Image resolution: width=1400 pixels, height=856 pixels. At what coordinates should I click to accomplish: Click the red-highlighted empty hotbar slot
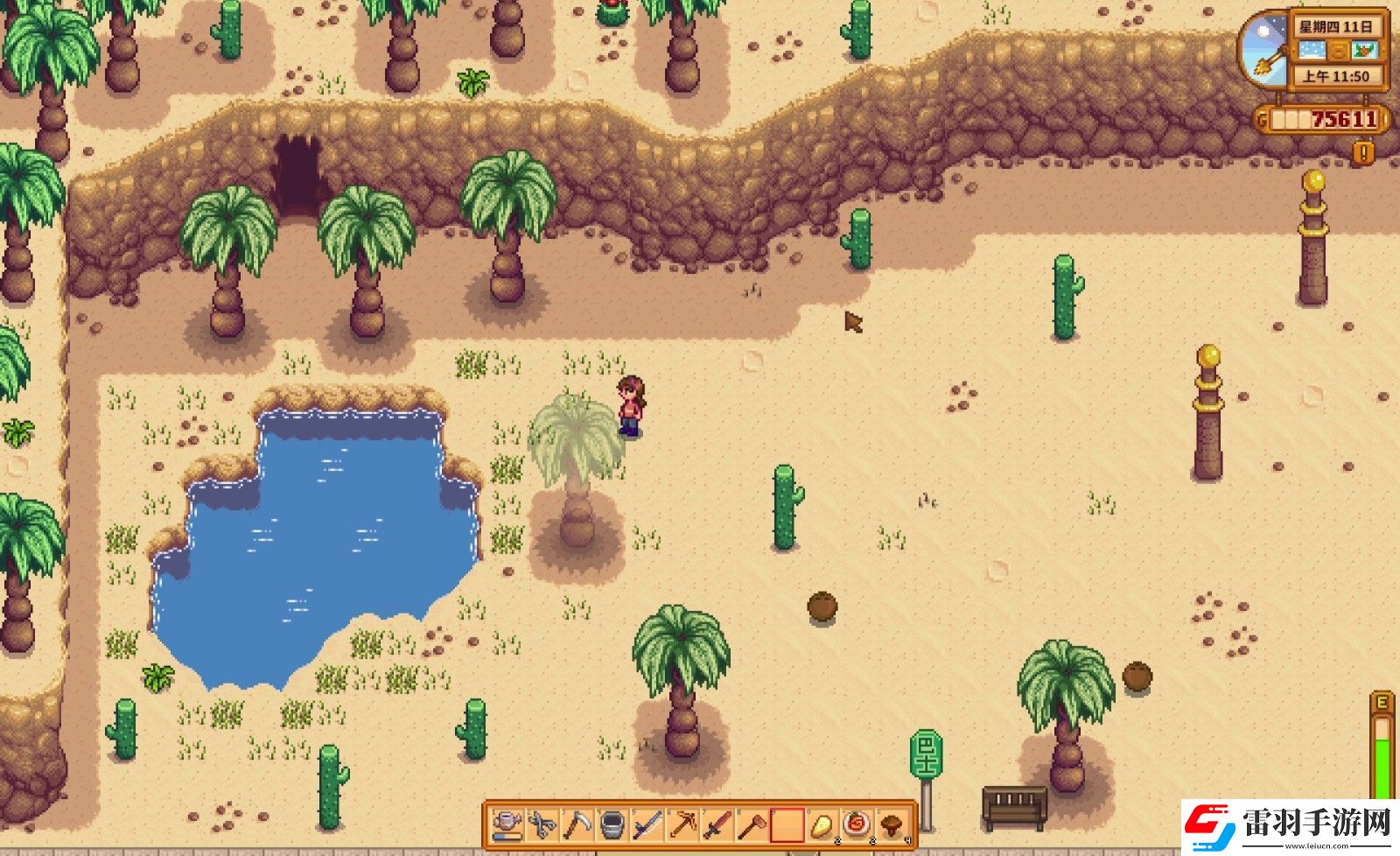pyautogui.click(x=787, y=824)
